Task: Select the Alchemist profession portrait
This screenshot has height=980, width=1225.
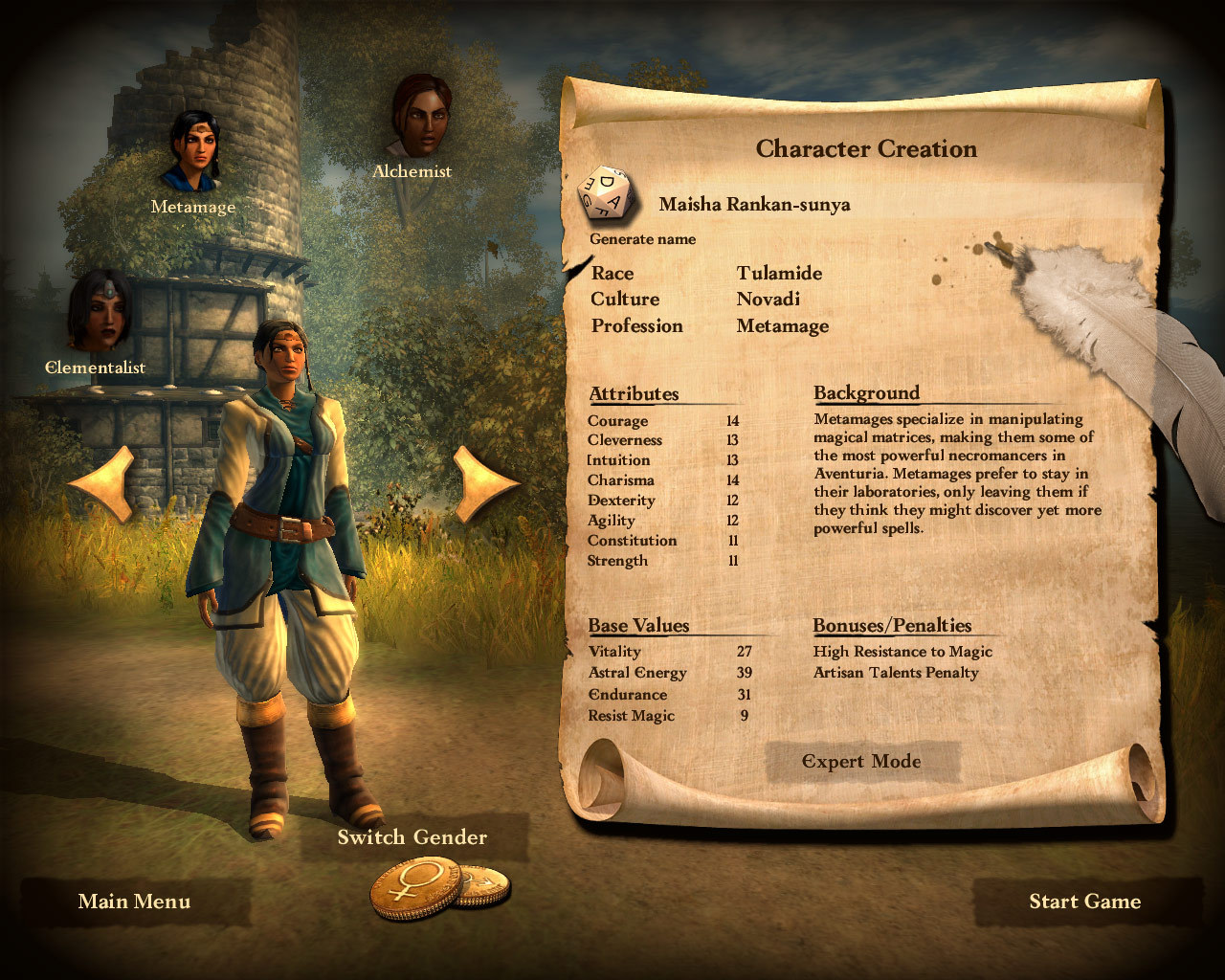Action: click(x=420, y=117)
